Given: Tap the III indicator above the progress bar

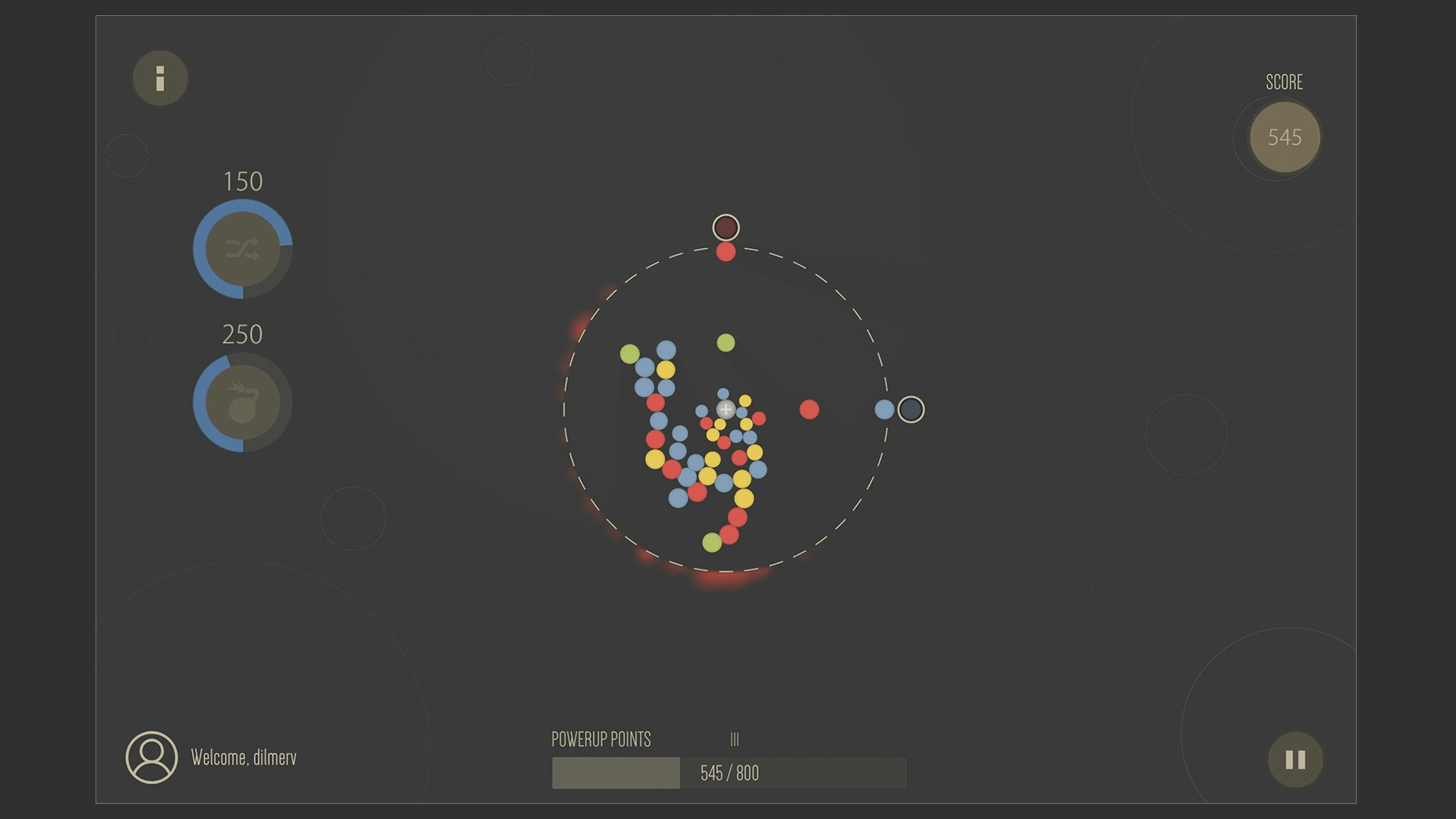Looking at the screenshot, I should click(734, 738).
